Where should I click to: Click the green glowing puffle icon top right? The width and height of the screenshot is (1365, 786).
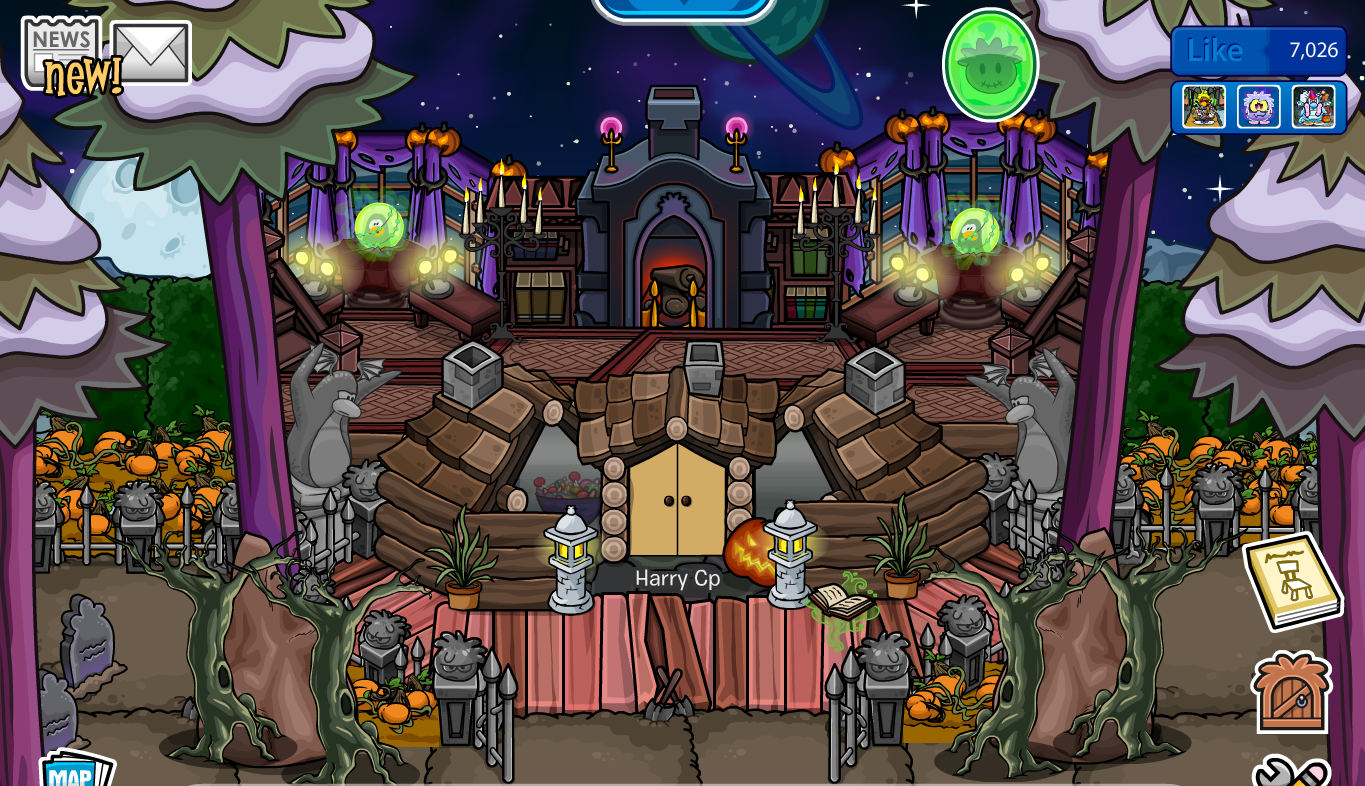click(x=993, y=64)
